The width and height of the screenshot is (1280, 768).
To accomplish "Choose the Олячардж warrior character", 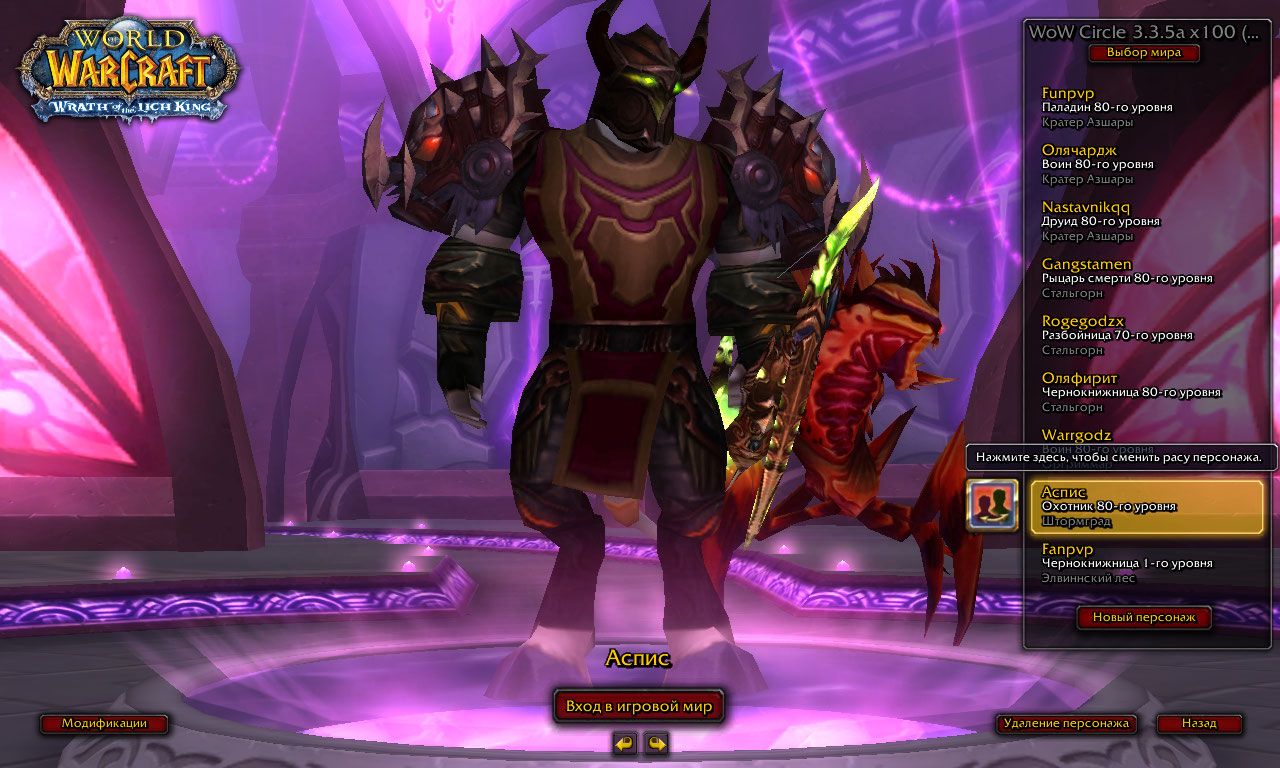I will [1140, 164].
